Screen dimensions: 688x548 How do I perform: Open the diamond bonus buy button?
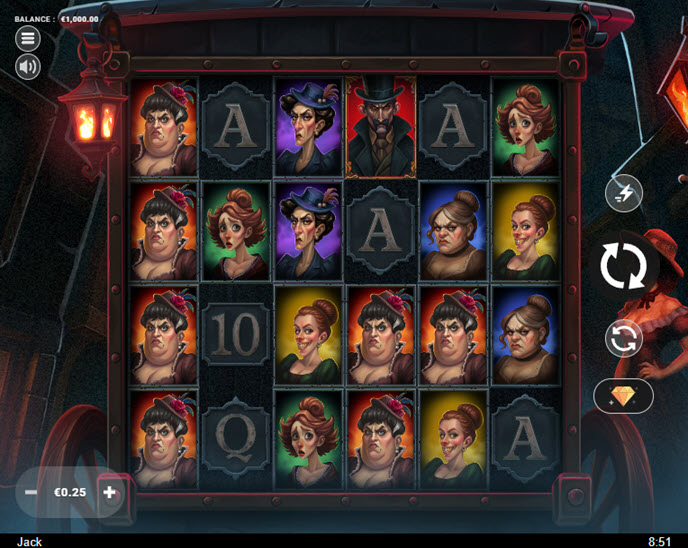point(623,396)
